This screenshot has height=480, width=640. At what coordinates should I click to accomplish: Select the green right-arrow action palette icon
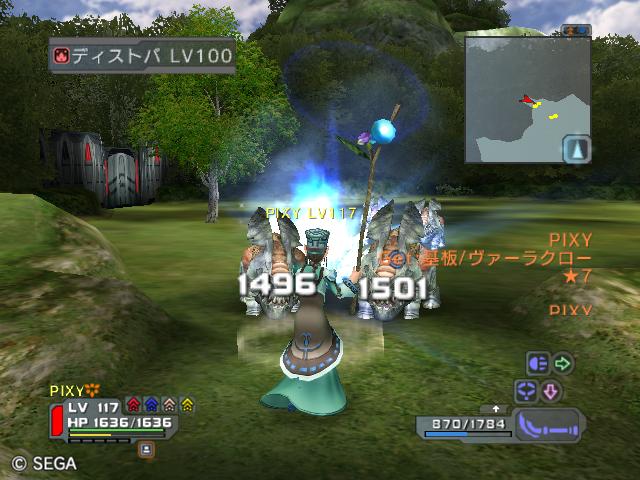563,364
